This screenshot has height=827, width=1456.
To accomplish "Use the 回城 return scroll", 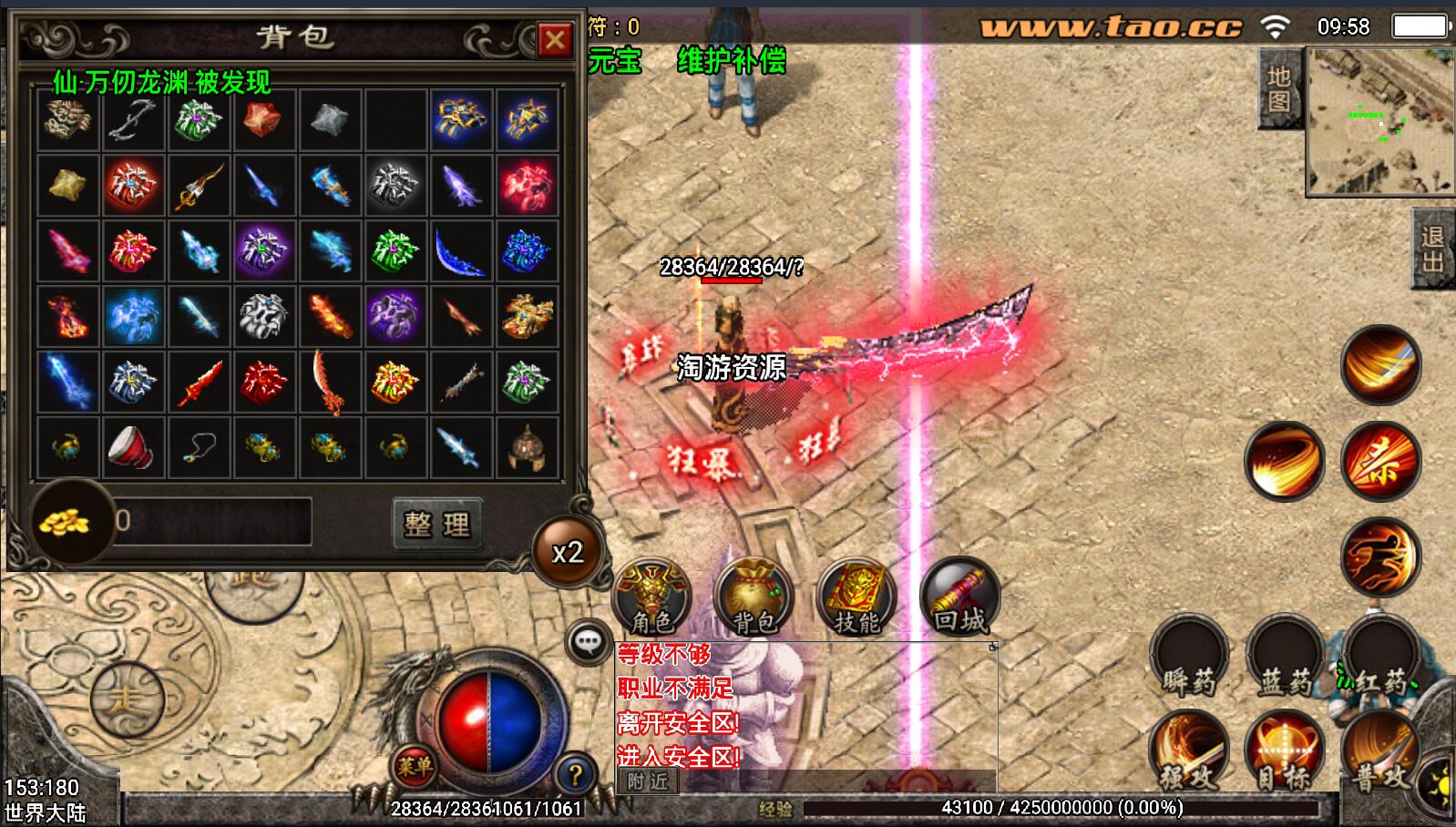I will [959, 597].
